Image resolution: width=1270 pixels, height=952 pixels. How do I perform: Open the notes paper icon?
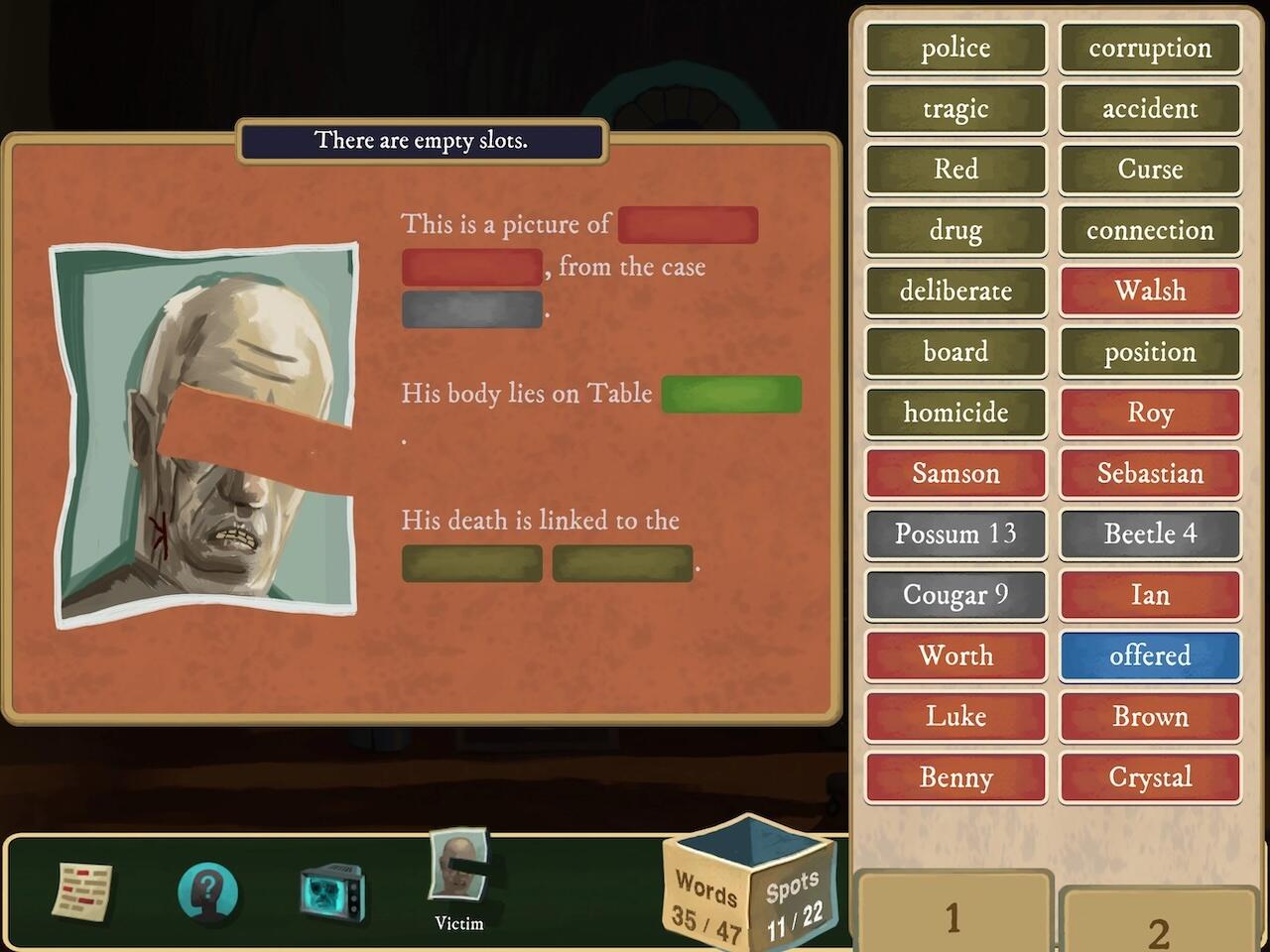(x=83, y=890)
